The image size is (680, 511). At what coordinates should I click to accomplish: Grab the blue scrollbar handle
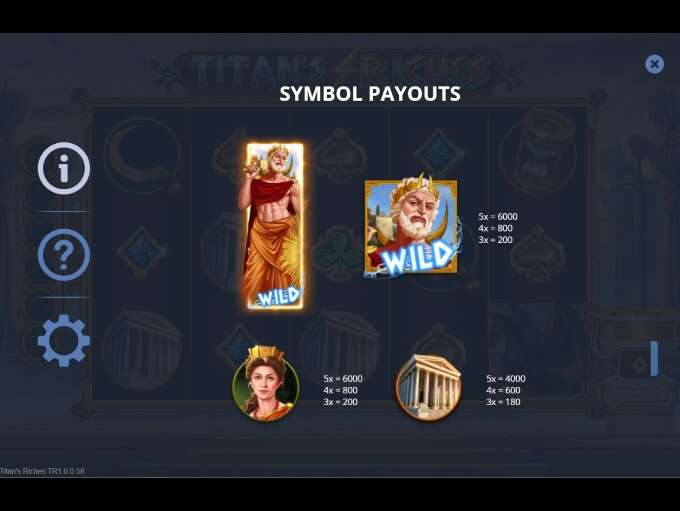pos(654,358)
